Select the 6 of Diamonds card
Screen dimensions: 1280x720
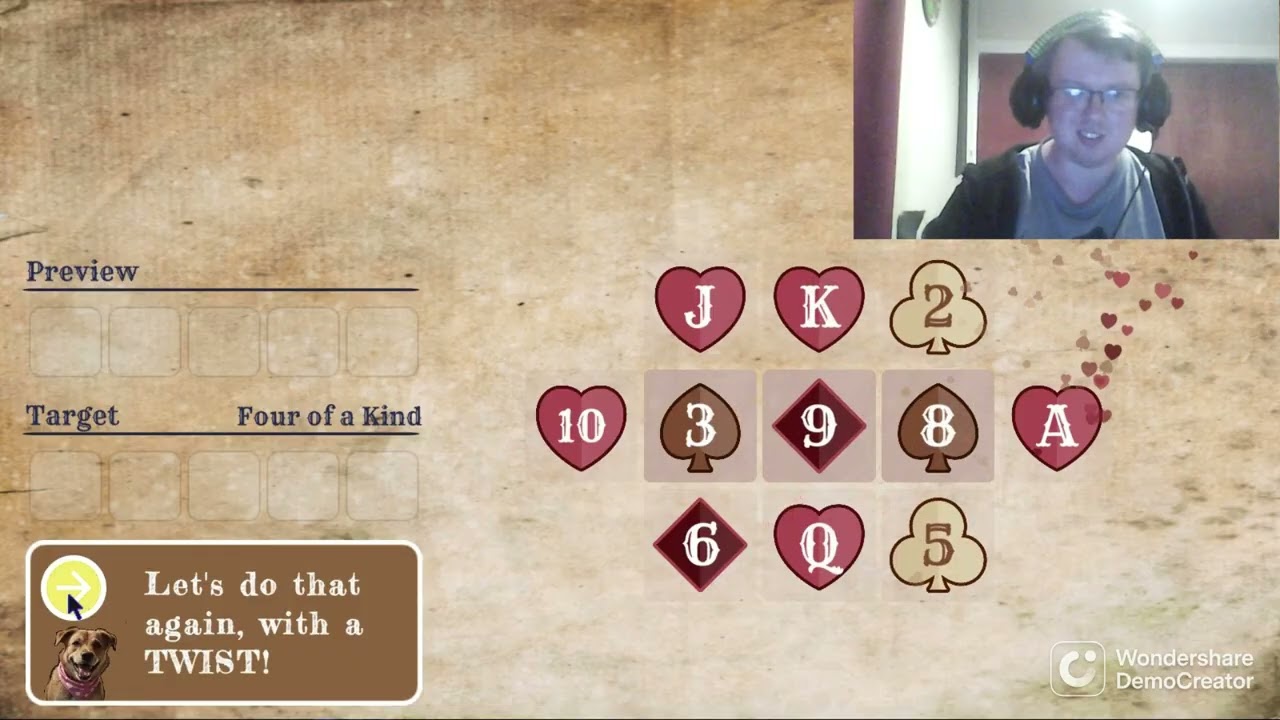[699, 547]
